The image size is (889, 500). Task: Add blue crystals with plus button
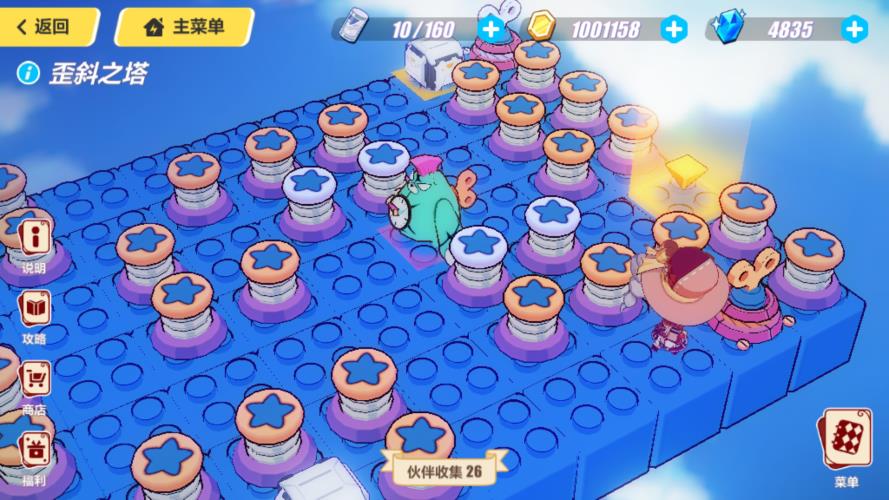(x=854, y=28)
